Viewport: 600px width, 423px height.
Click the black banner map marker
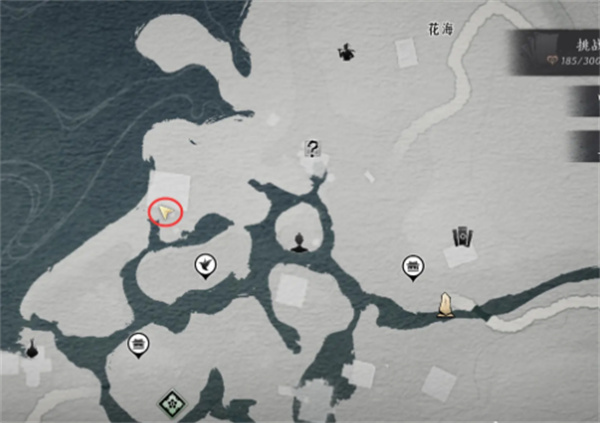click(461, 238)
